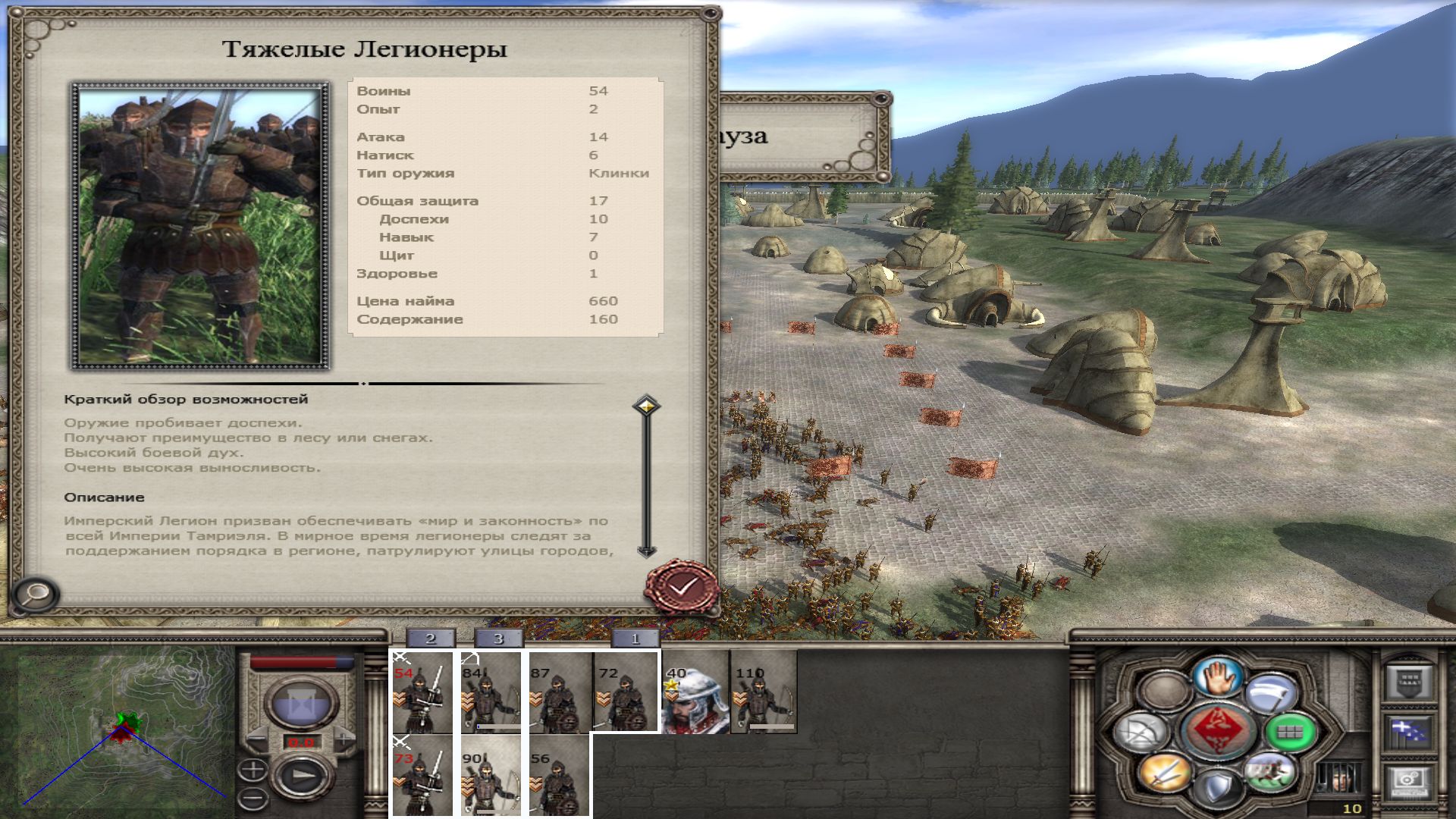
Task: Close the unit info scroll with the checkmark seal
Action: (682, 586)
